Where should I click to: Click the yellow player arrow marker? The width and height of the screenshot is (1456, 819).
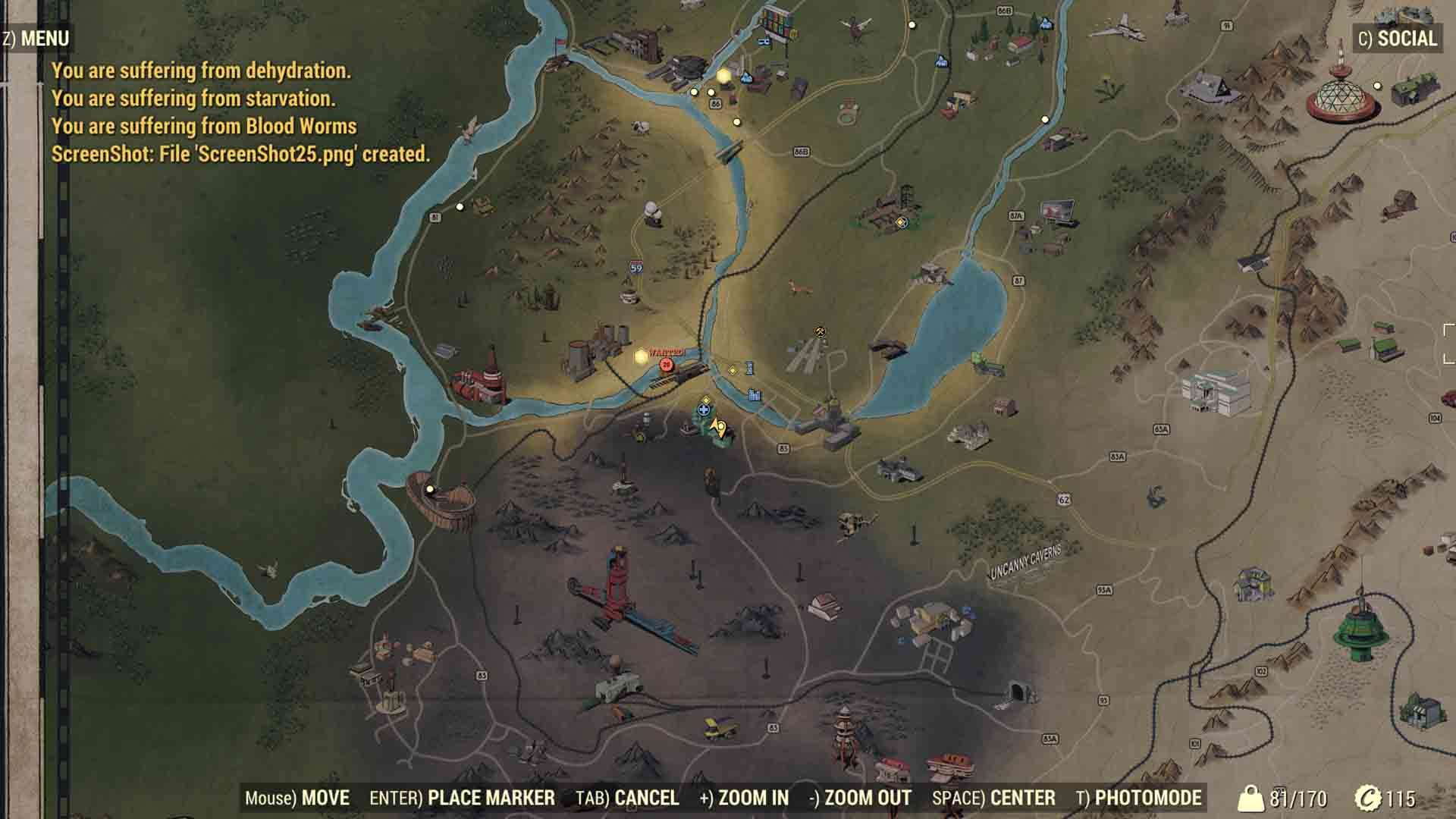tap(720, 429)
